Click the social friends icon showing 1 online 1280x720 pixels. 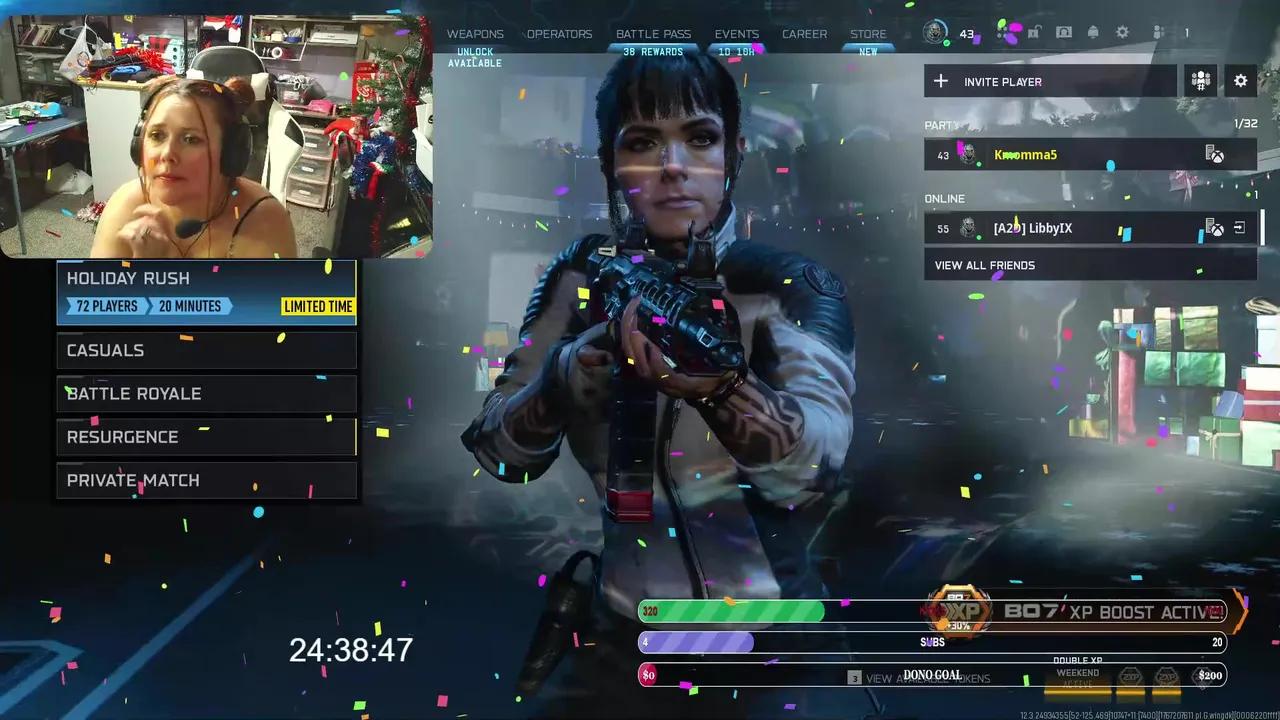click(x=1160, y=32)
